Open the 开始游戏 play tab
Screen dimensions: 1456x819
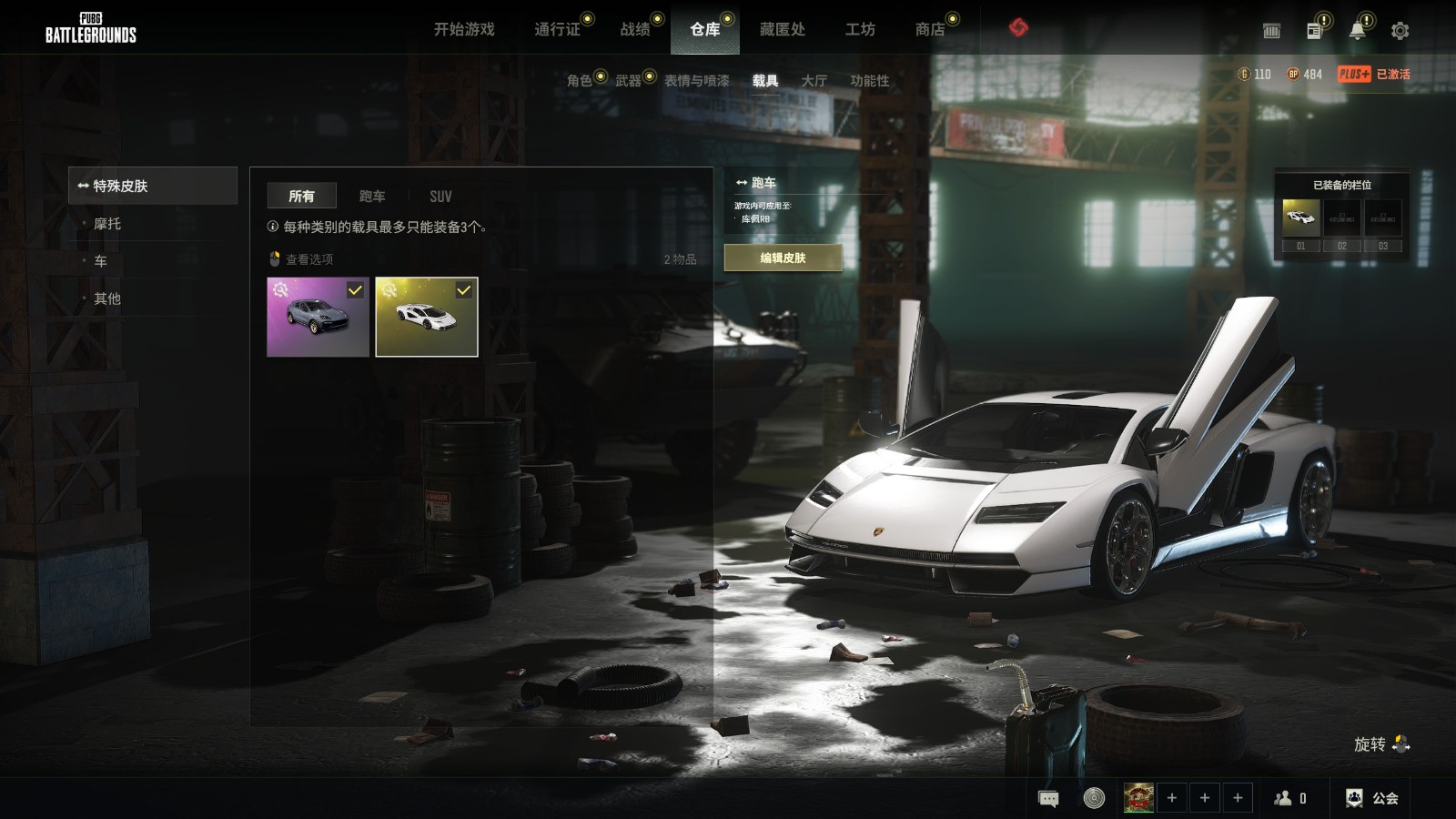point(464,29)
